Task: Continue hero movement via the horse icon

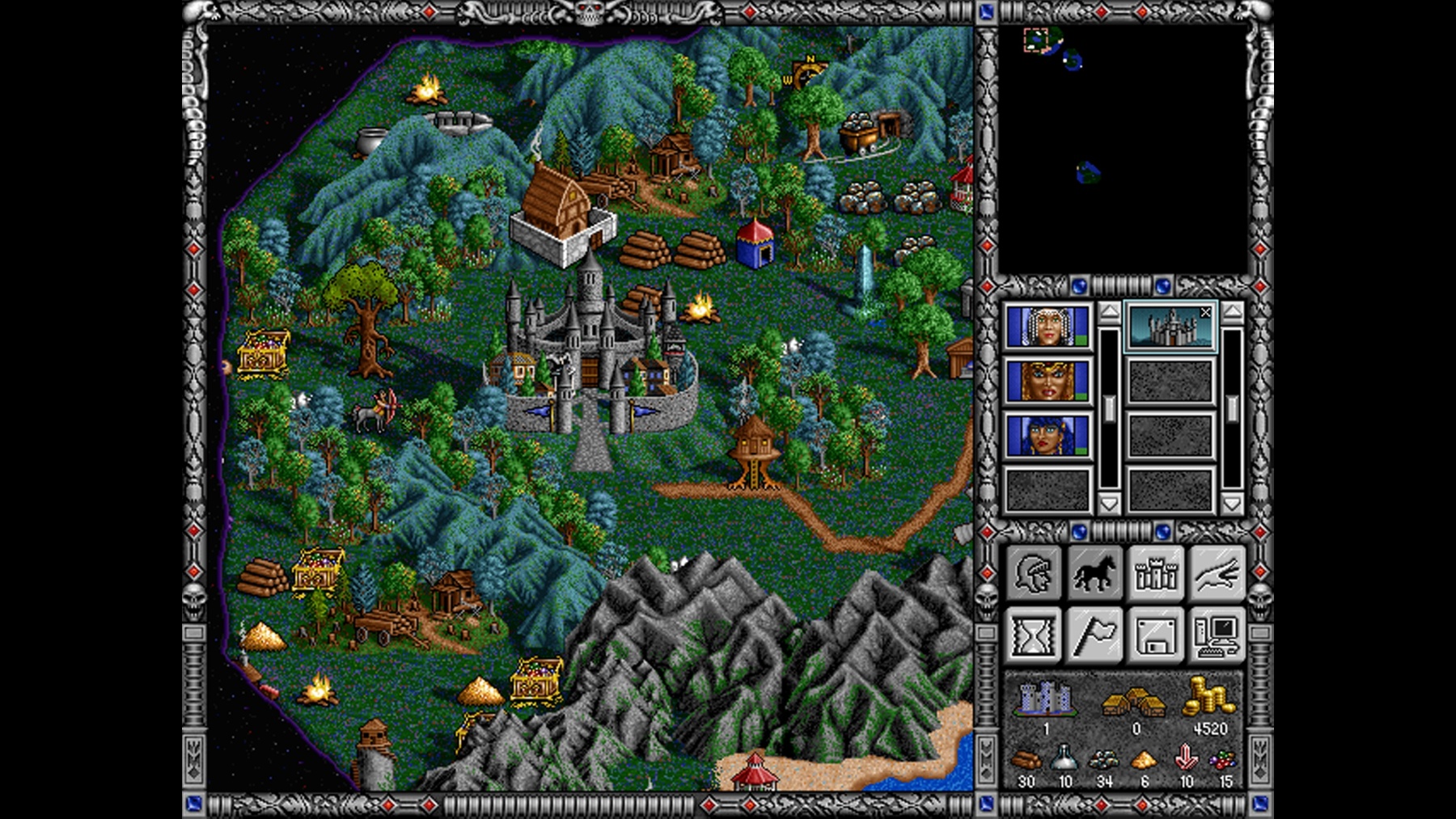Action: coord(1096,575)
